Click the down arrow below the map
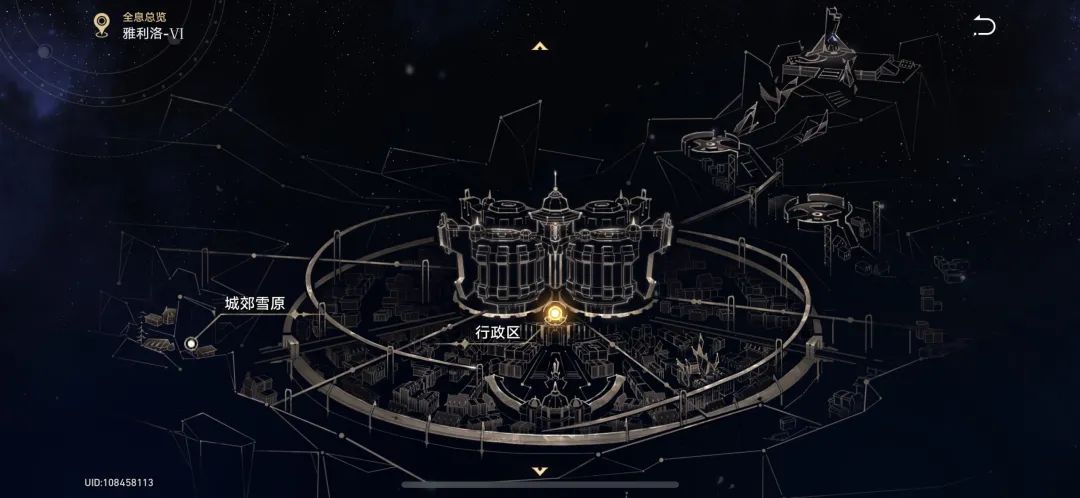1080x498 pixels. point(540,470)
